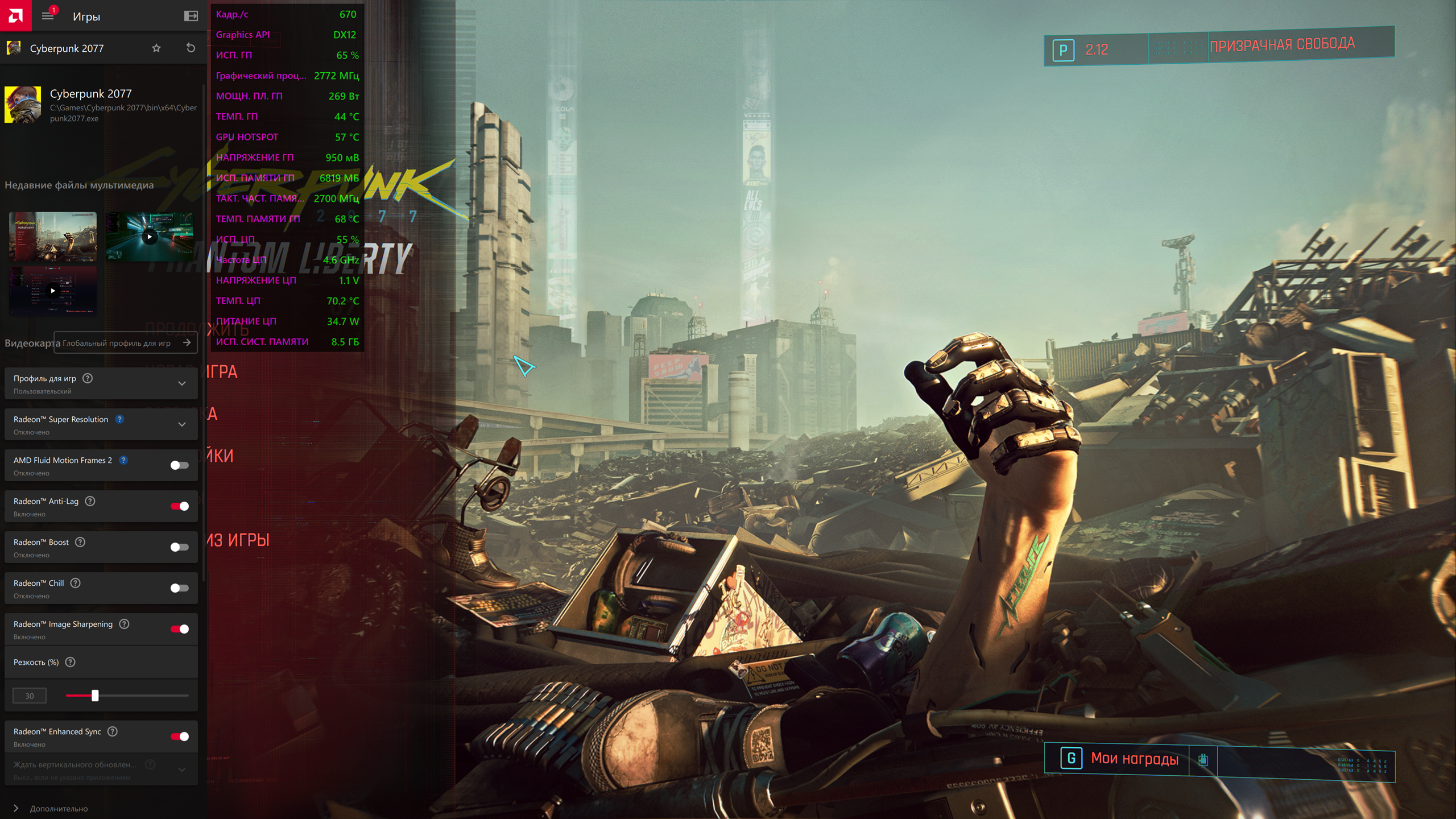Start a new game from the main menu
The width and height of the screenshot is (1456, 819).
click(x=222, y=372)
